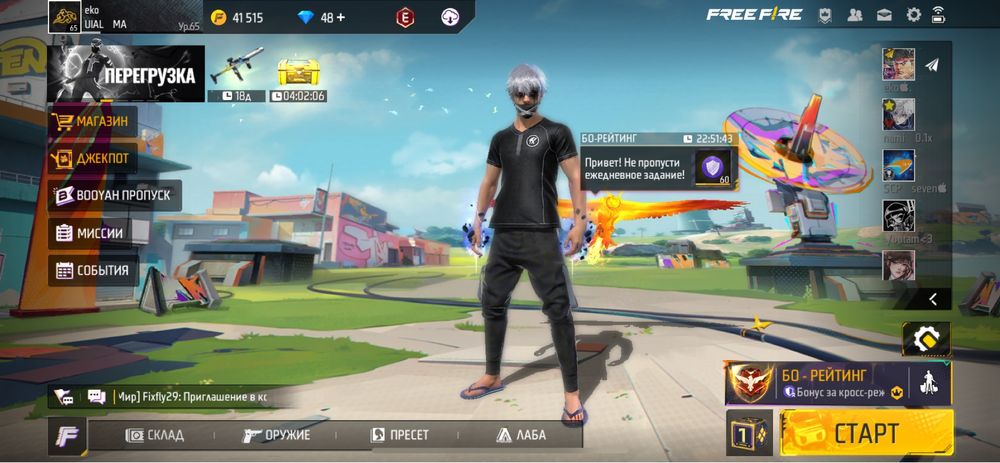Image resolution: width=1000 pixels, height=463 pixels.
Task: Click the ПЕРЕГРУЗКА event banner
Action: click(x=125, y=74)
